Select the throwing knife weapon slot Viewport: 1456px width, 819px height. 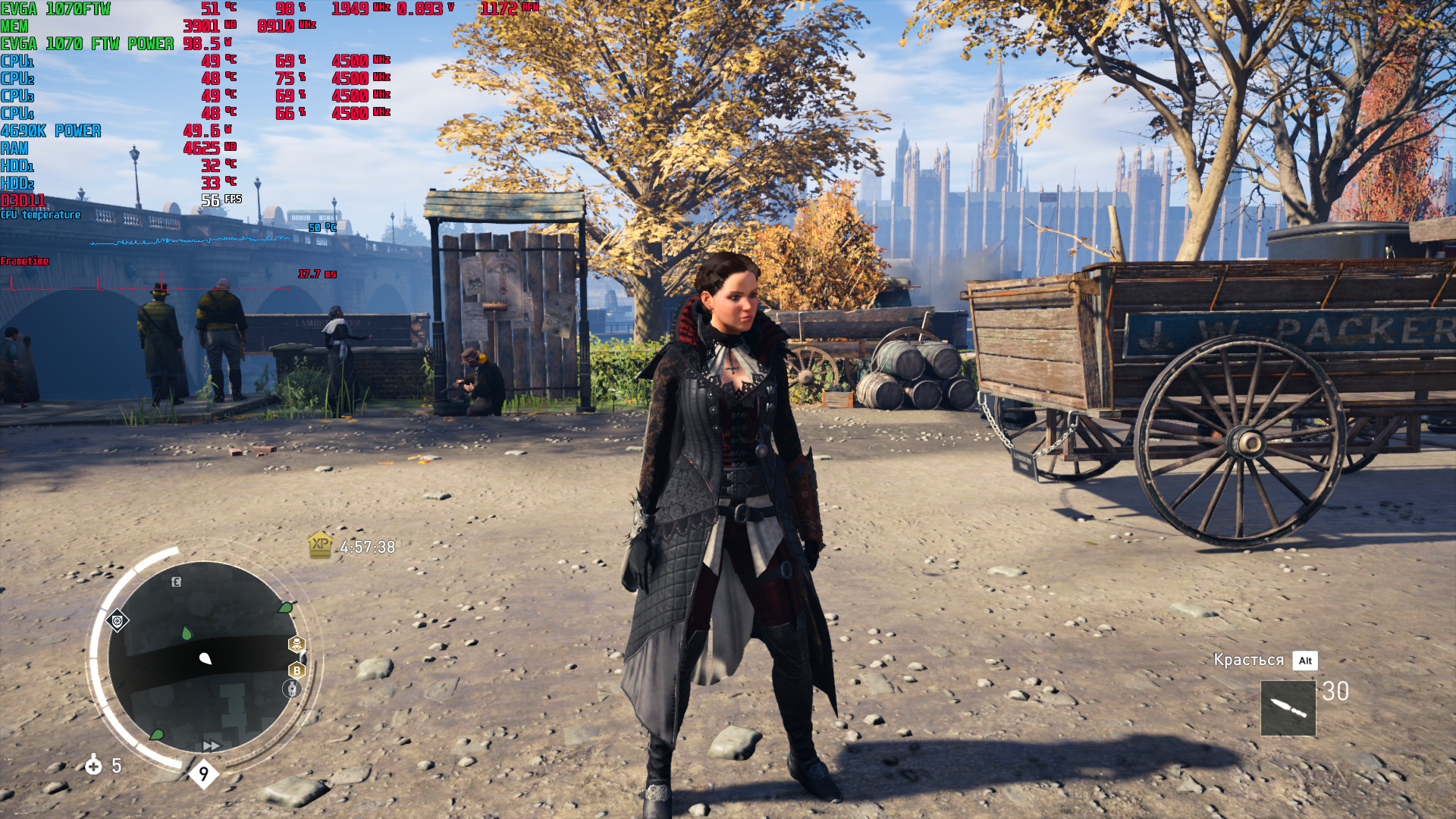1288,708
